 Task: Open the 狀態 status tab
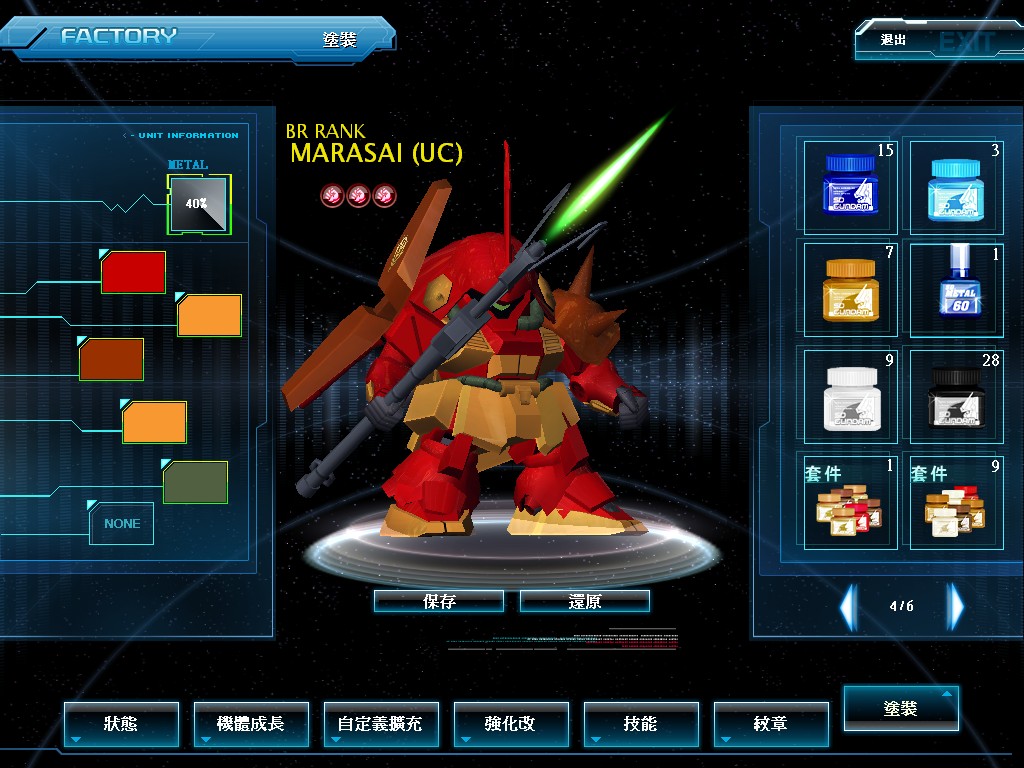point(121,723)
